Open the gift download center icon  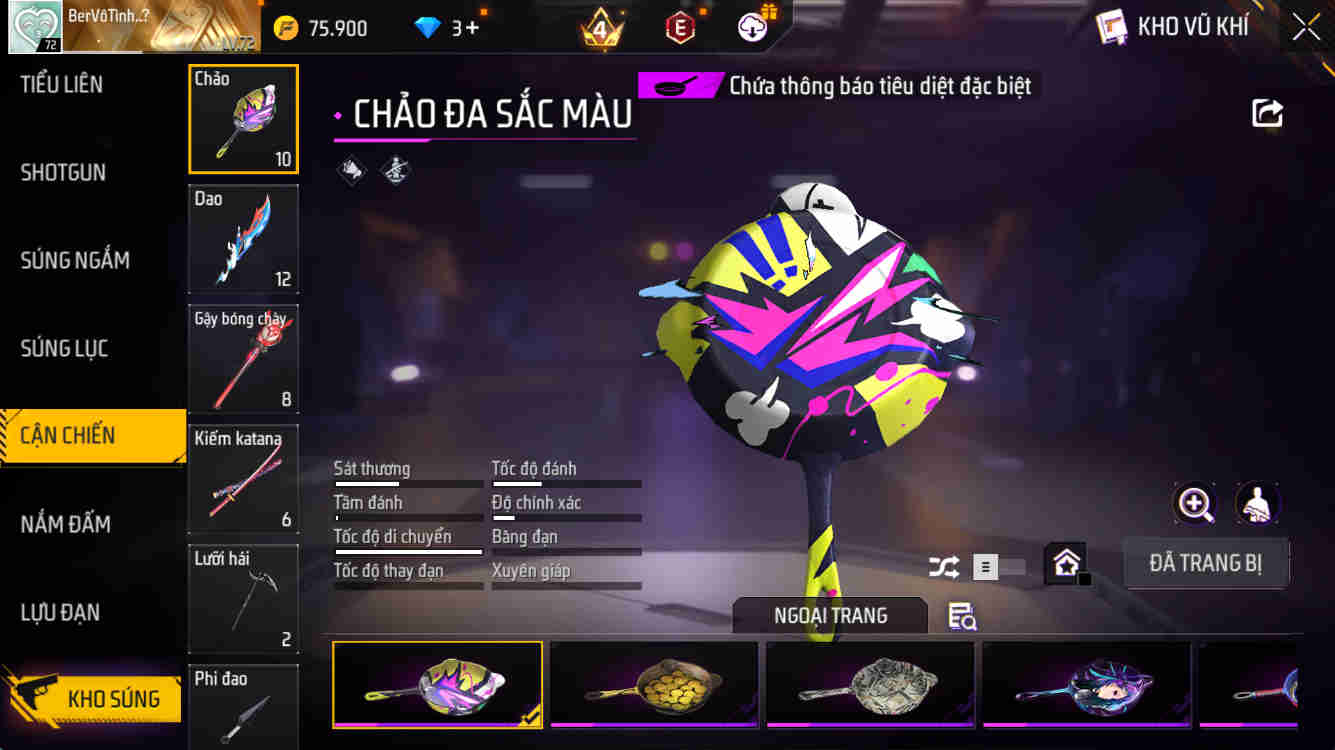[753, 28]
